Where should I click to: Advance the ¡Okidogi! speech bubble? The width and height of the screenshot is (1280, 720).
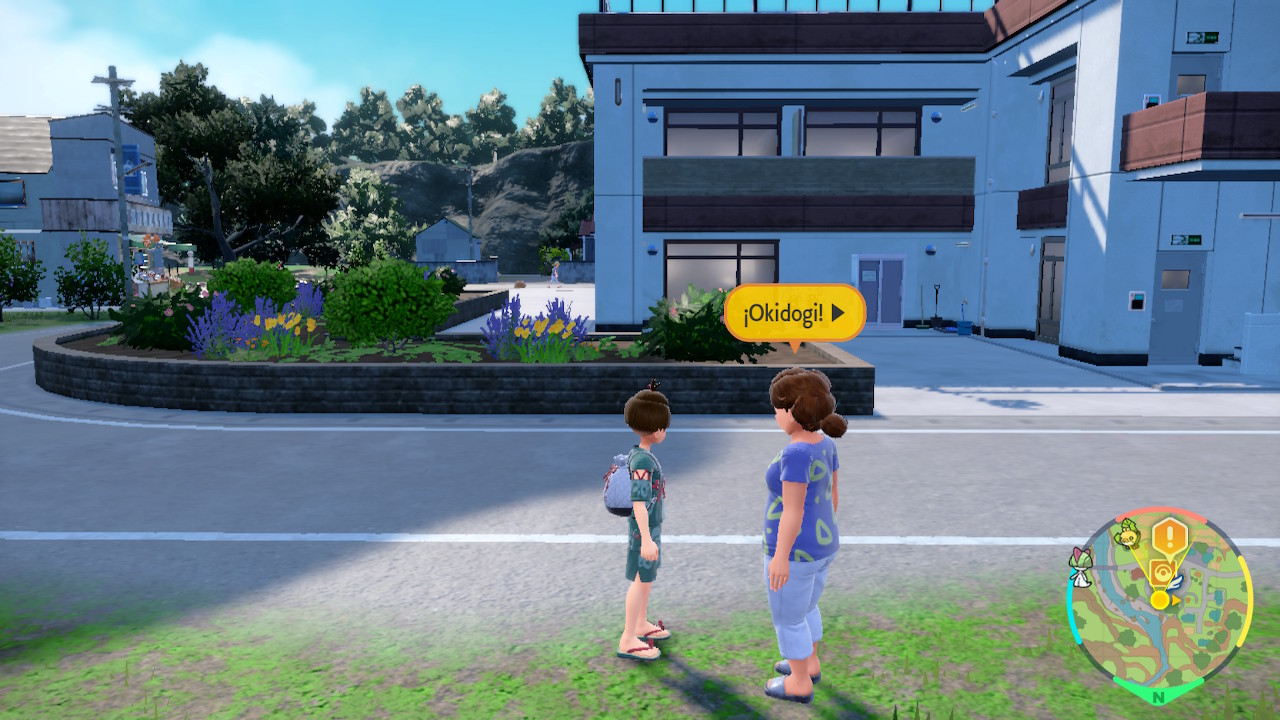[794, 313]
